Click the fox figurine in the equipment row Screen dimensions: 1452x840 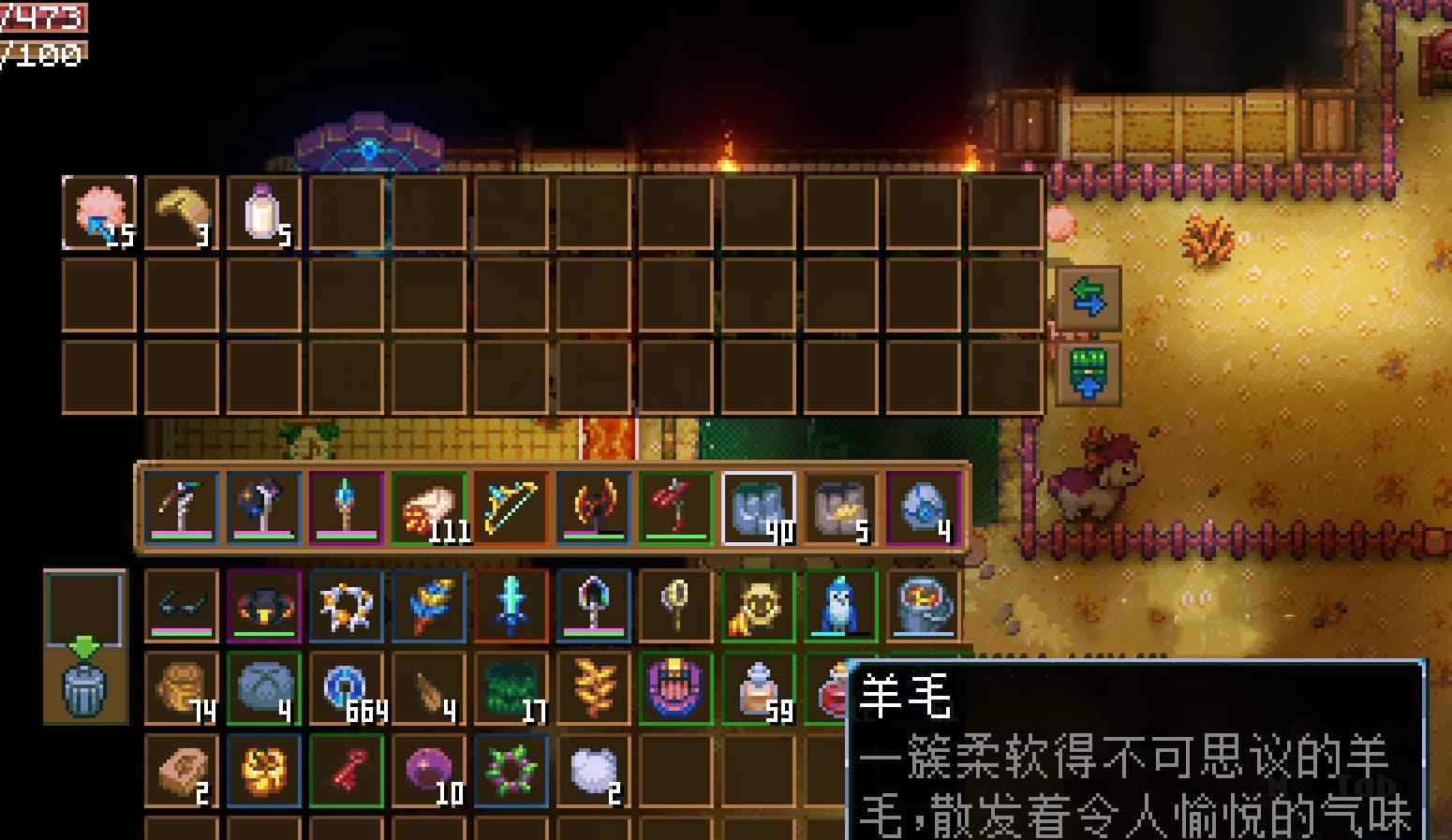click(x=759, y=604)
